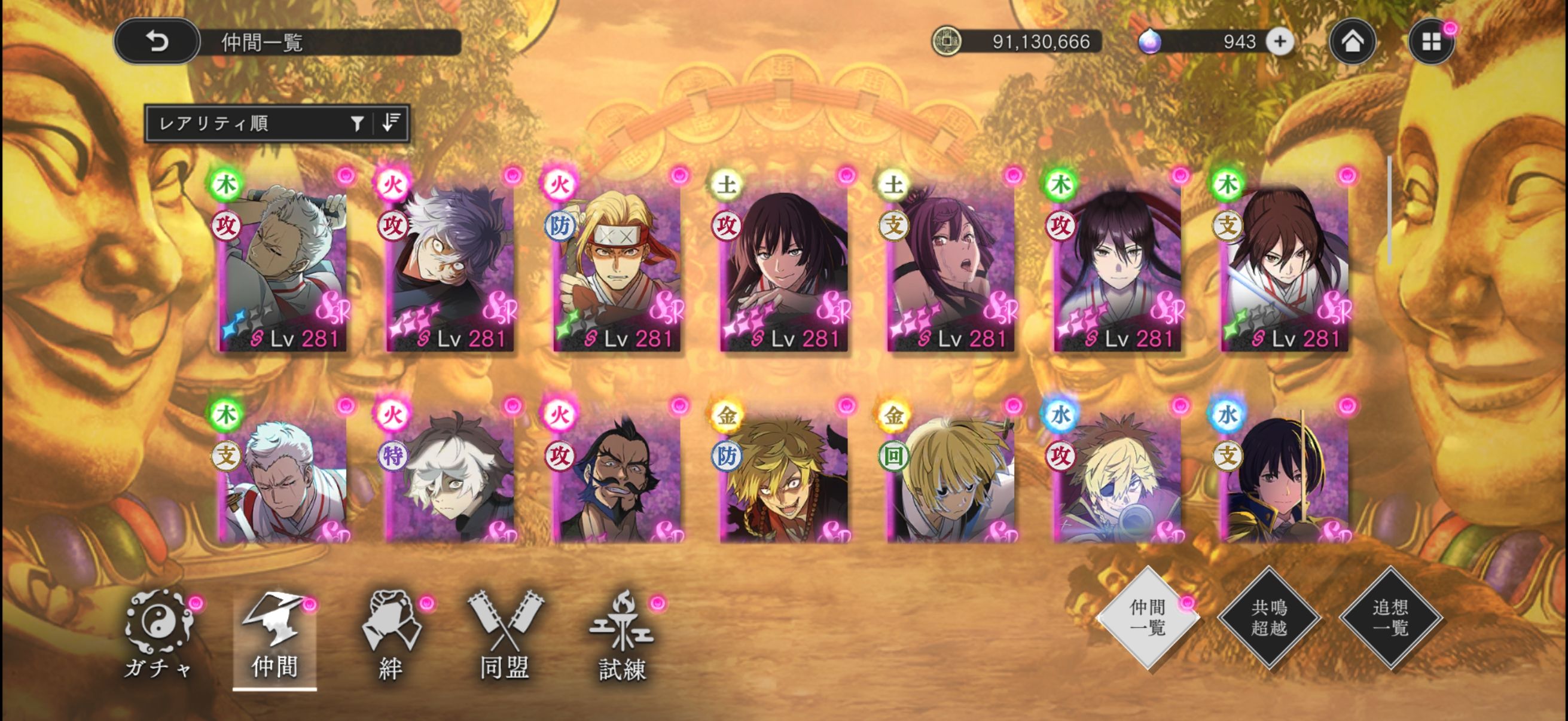Image resolution: width=1568 pixels, height=721 pixels.
Task: Go back using the return arrow button
Action: pos(157,41)
